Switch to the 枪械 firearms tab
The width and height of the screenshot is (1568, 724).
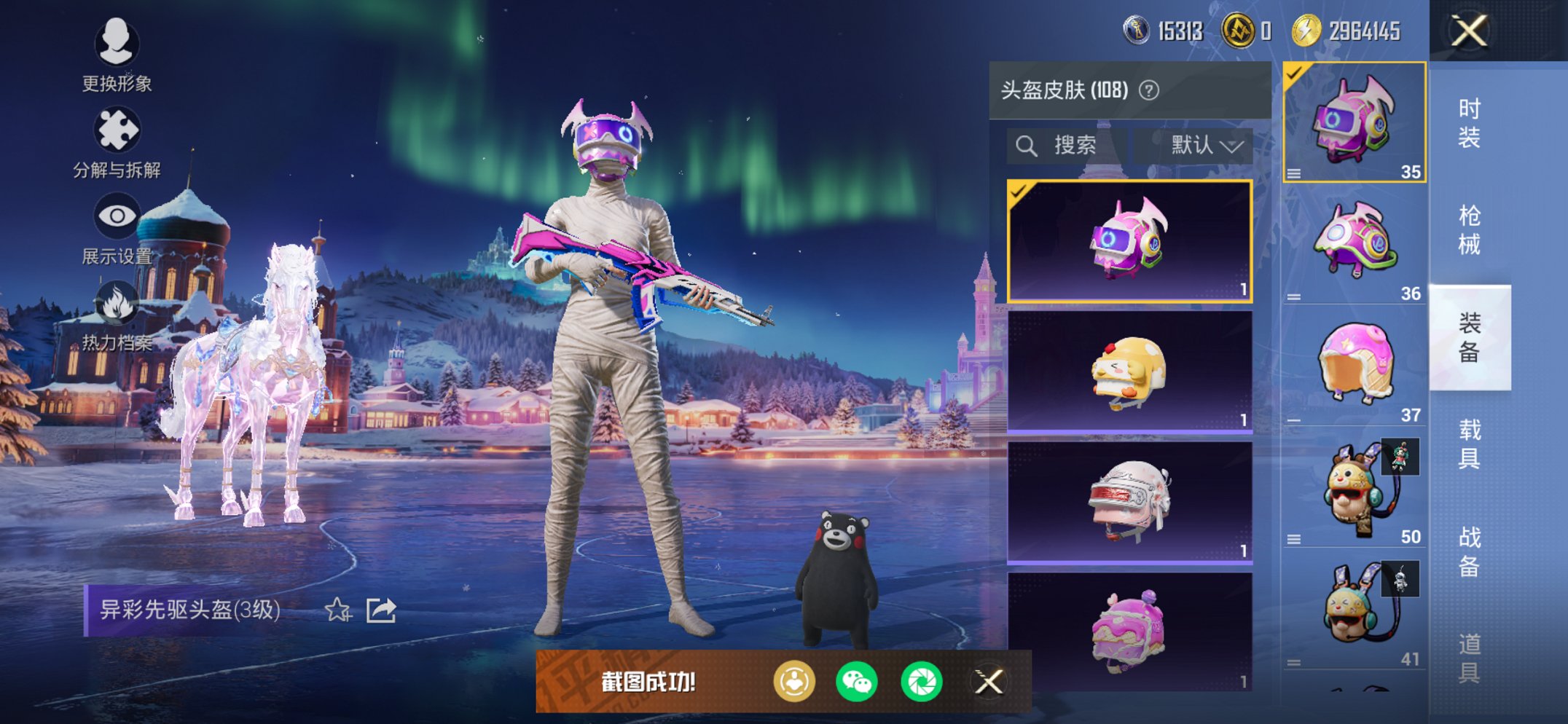(1469, 229)
